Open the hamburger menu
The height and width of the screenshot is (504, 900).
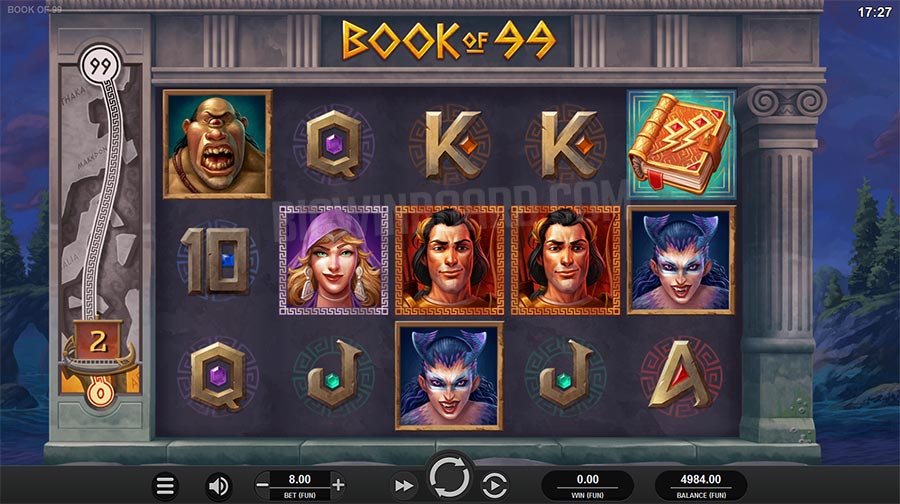point(166,487)
